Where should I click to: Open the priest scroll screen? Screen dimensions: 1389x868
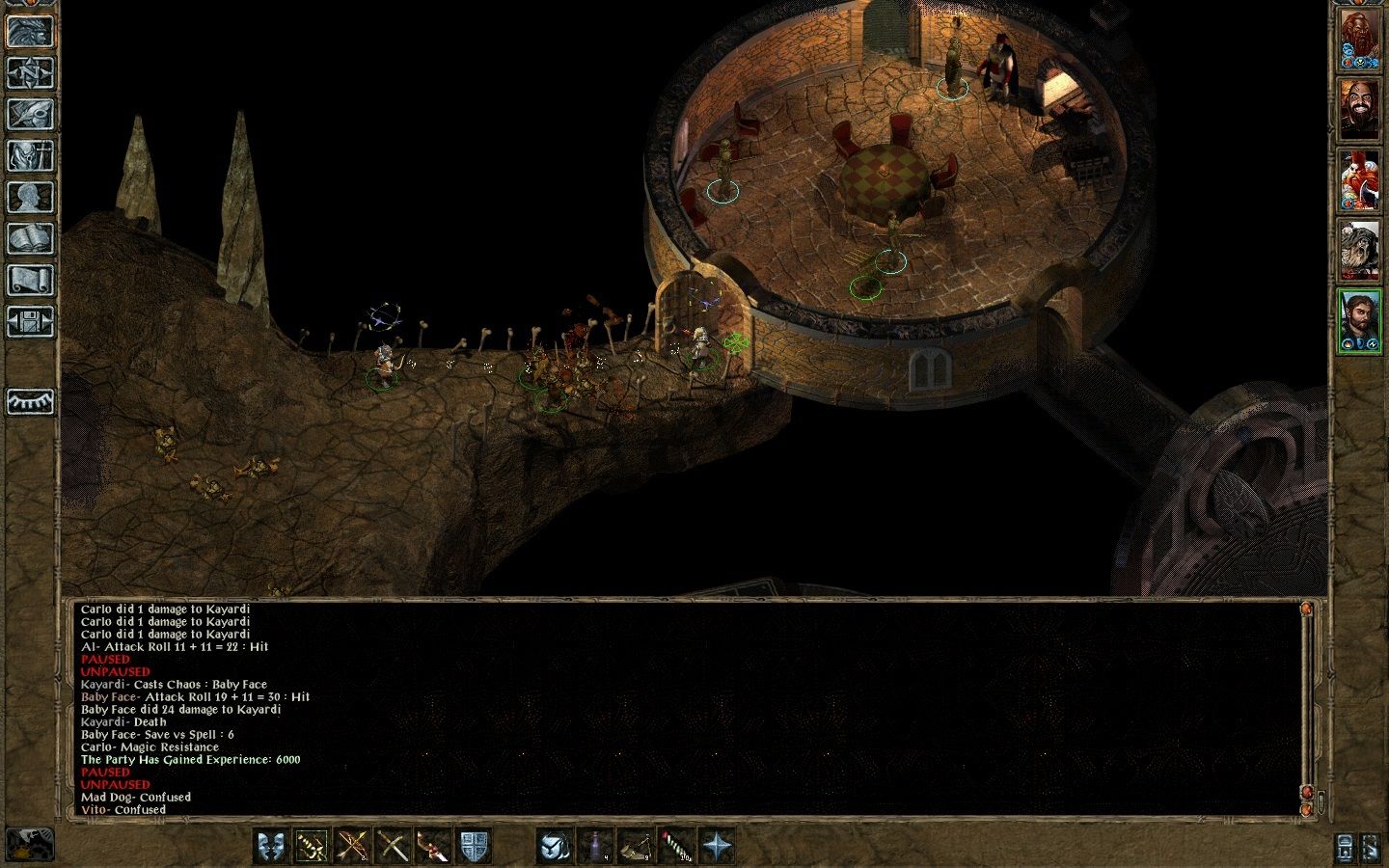coord(30,280)
